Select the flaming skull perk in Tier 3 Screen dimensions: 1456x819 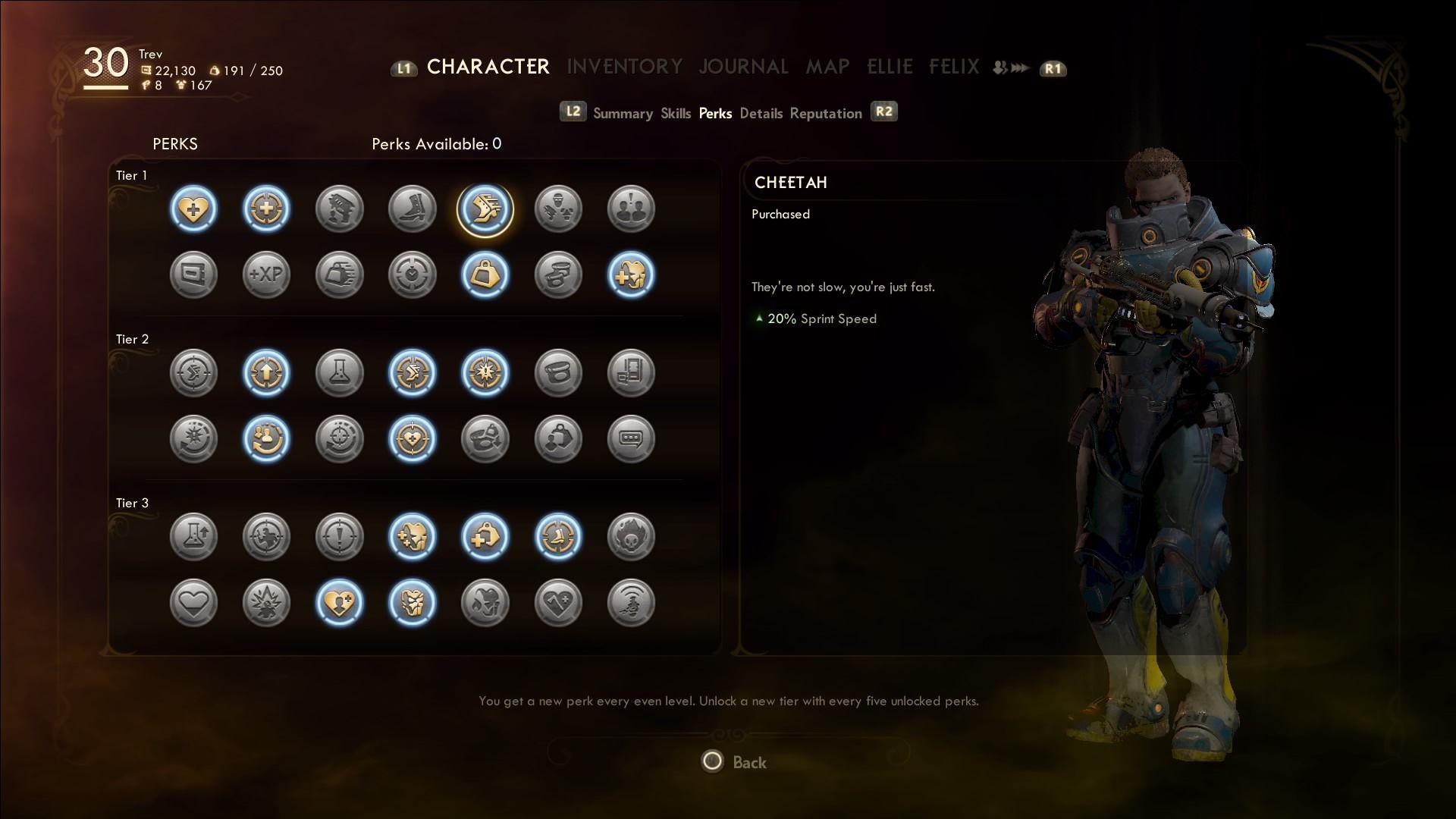(632, 536)
